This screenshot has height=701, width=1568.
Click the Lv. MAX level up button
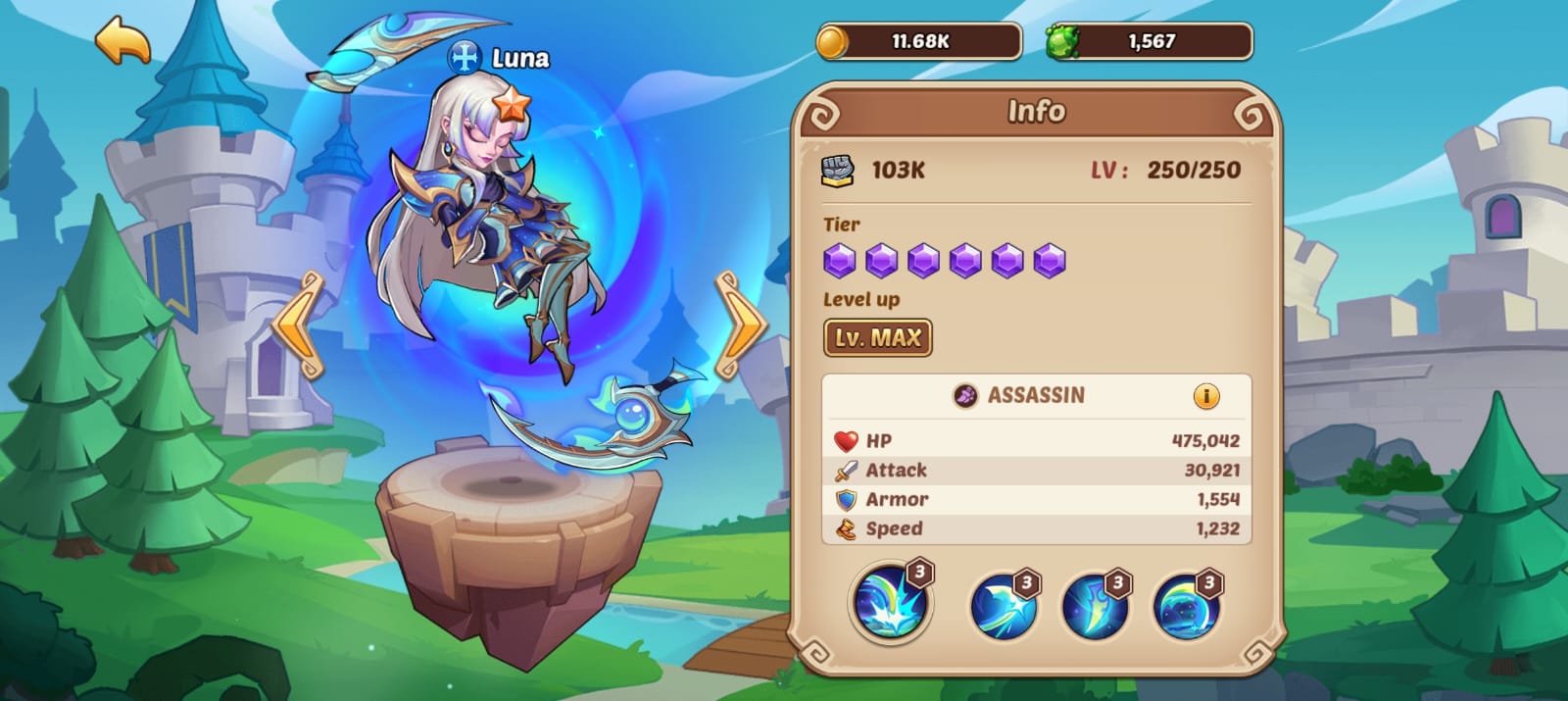click(877, 338)
